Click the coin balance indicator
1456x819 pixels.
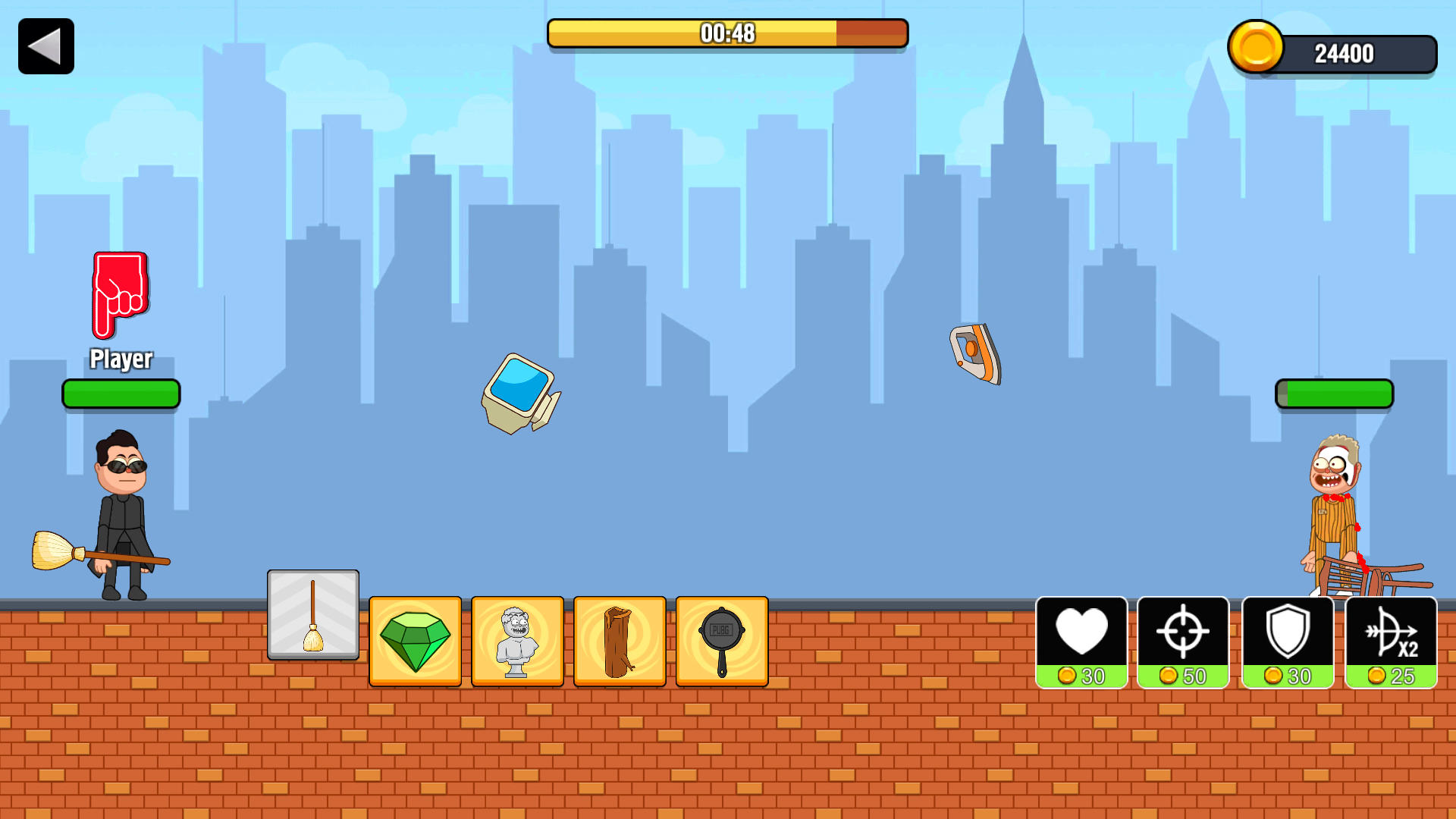1335,50
